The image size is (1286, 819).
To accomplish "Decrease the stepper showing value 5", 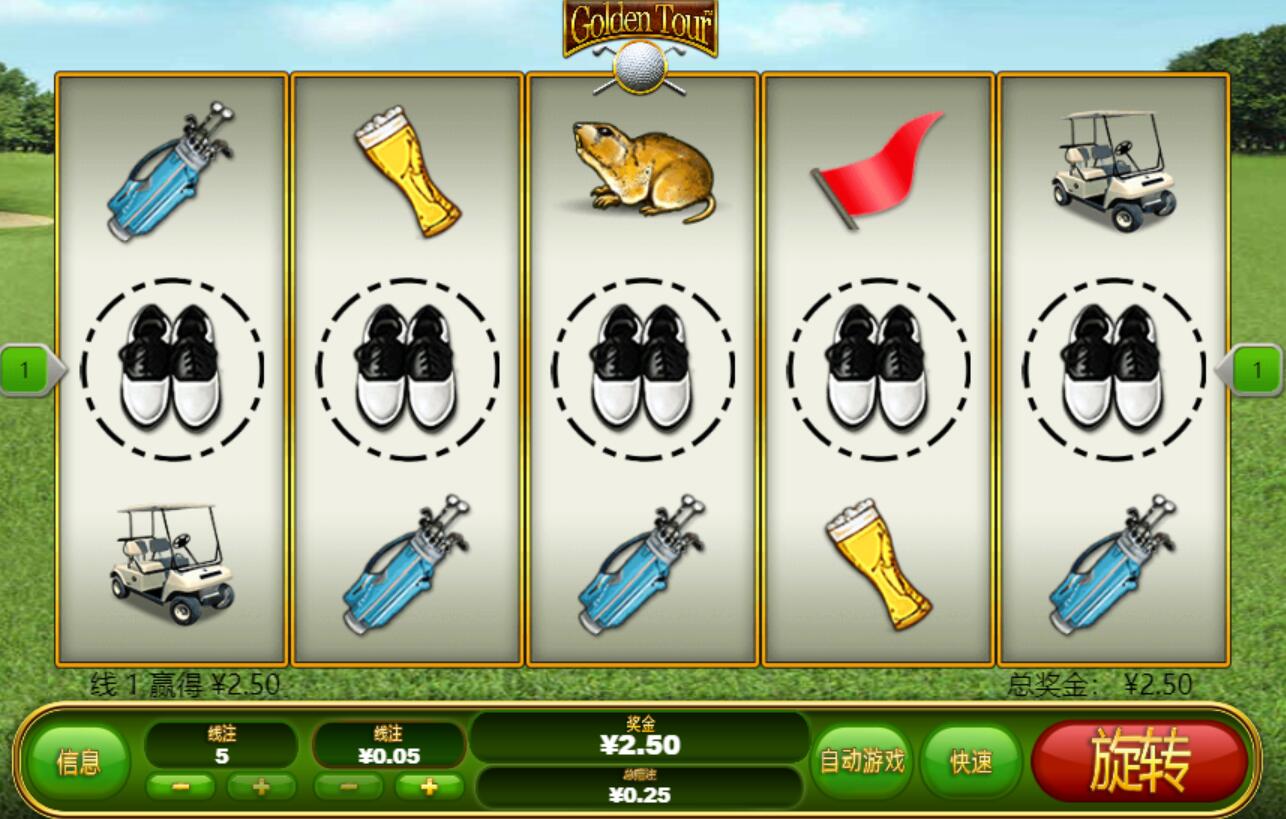I will 181,786.
